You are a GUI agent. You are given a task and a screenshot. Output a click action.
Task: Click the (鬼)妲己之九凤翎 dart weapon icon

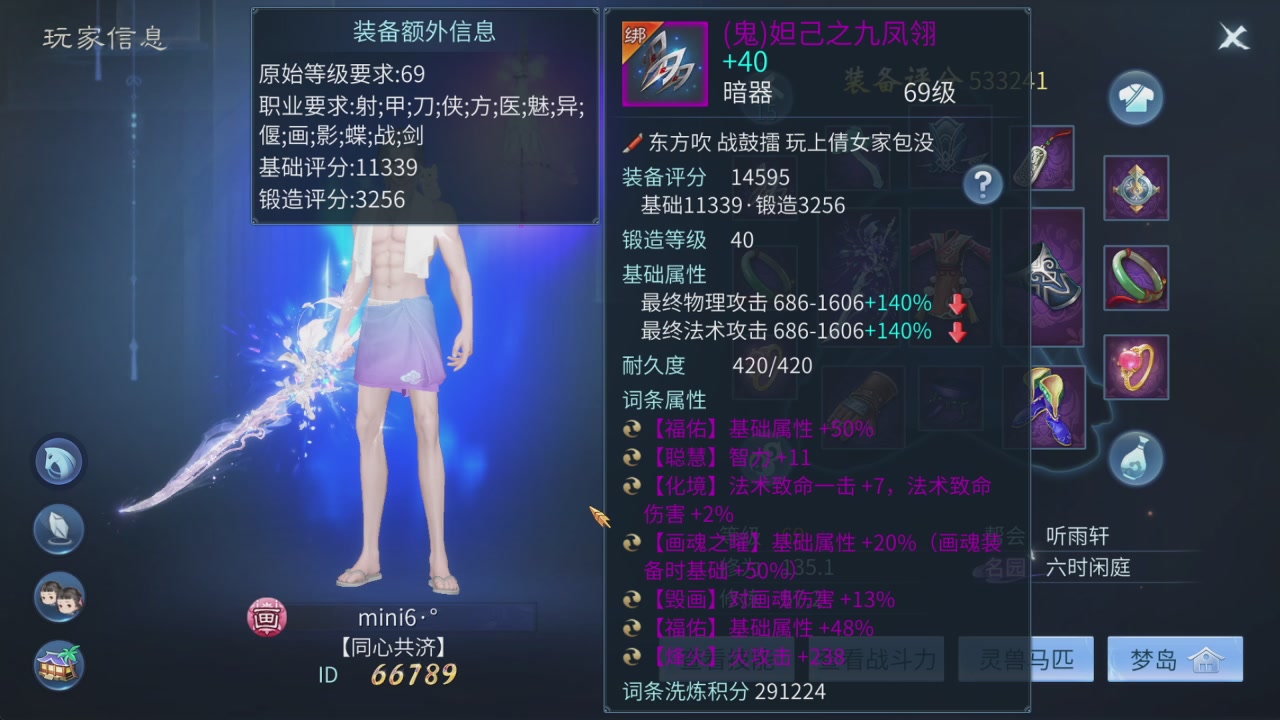pos(664,63)
